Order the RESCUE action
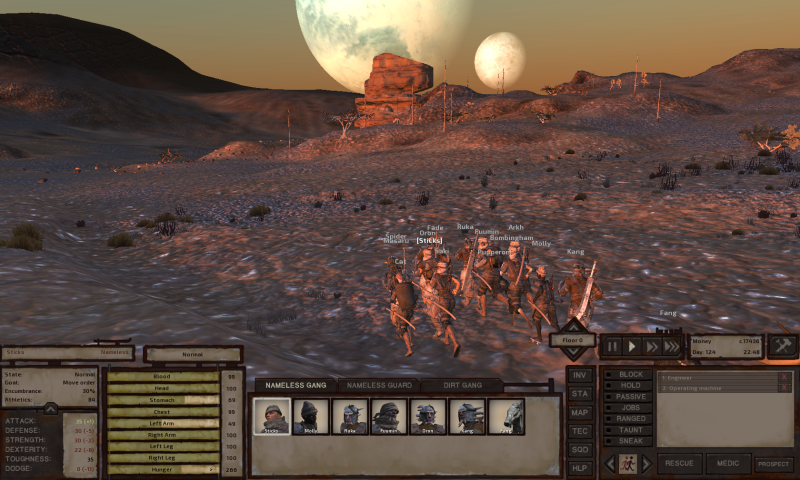The width and height of the screenshot is (800, 480). click(679, 464)
